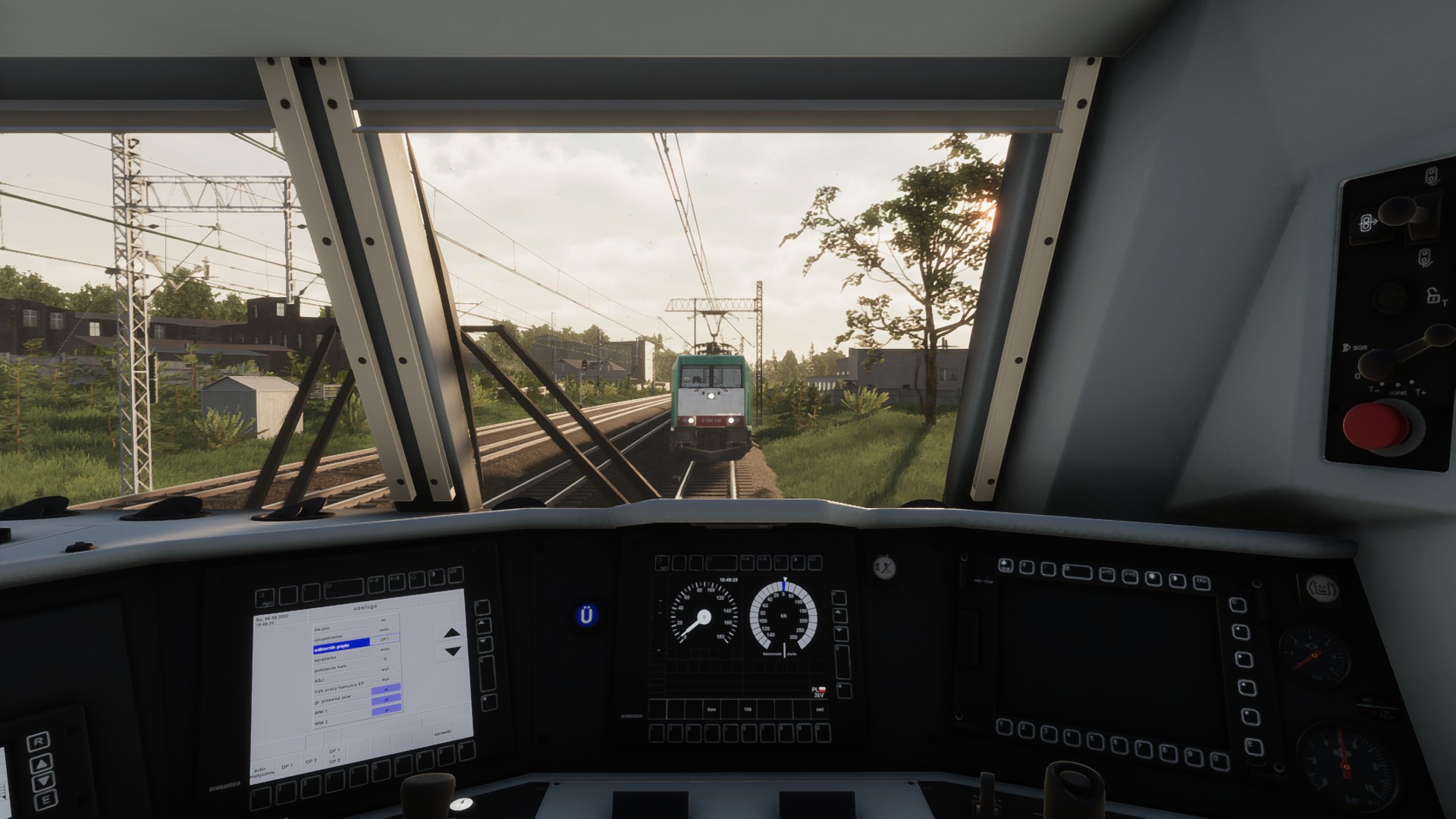Image resolution: width=1456 pixels, height=819 pixels.
Task: Push the white round button between the two right displays
Action: click(884, 566)
